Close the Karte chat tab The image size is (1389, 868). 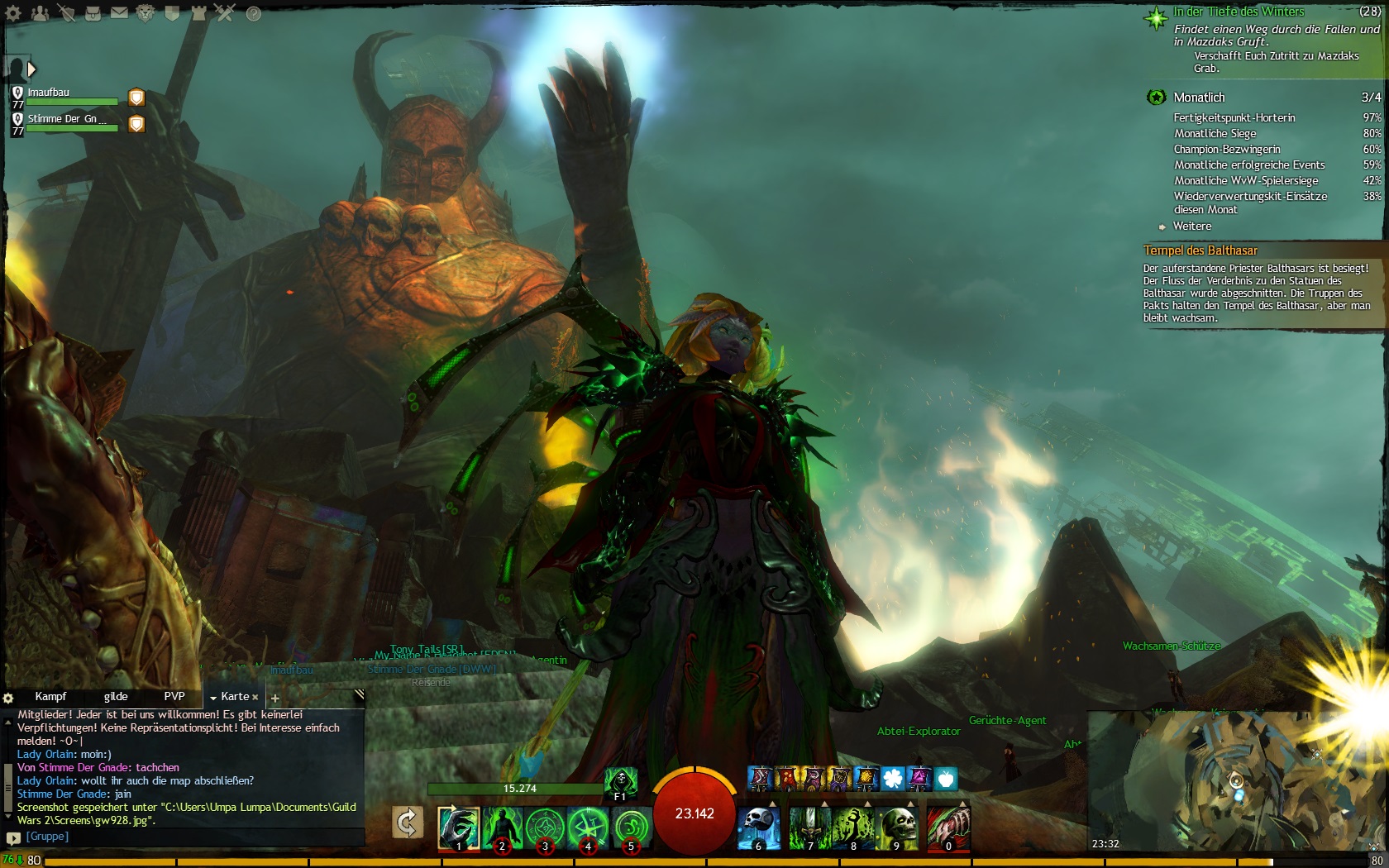[x=255, y=698]
